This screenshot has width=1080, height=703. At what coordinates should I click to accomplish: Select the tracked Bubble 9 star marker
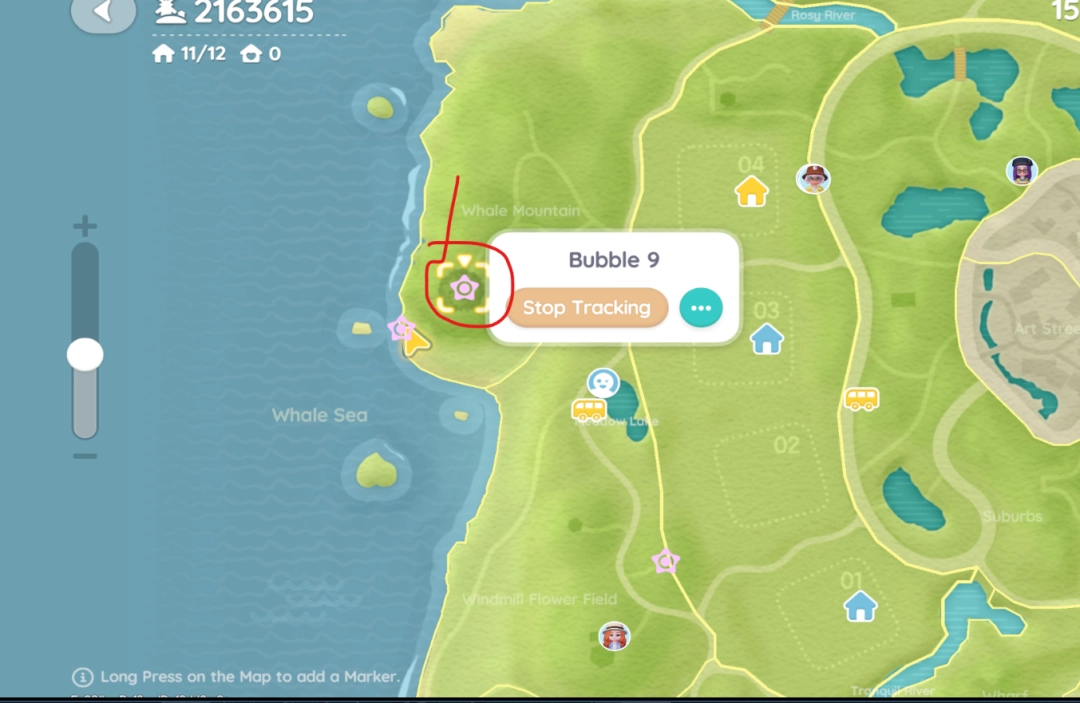[x=464, y=289]
